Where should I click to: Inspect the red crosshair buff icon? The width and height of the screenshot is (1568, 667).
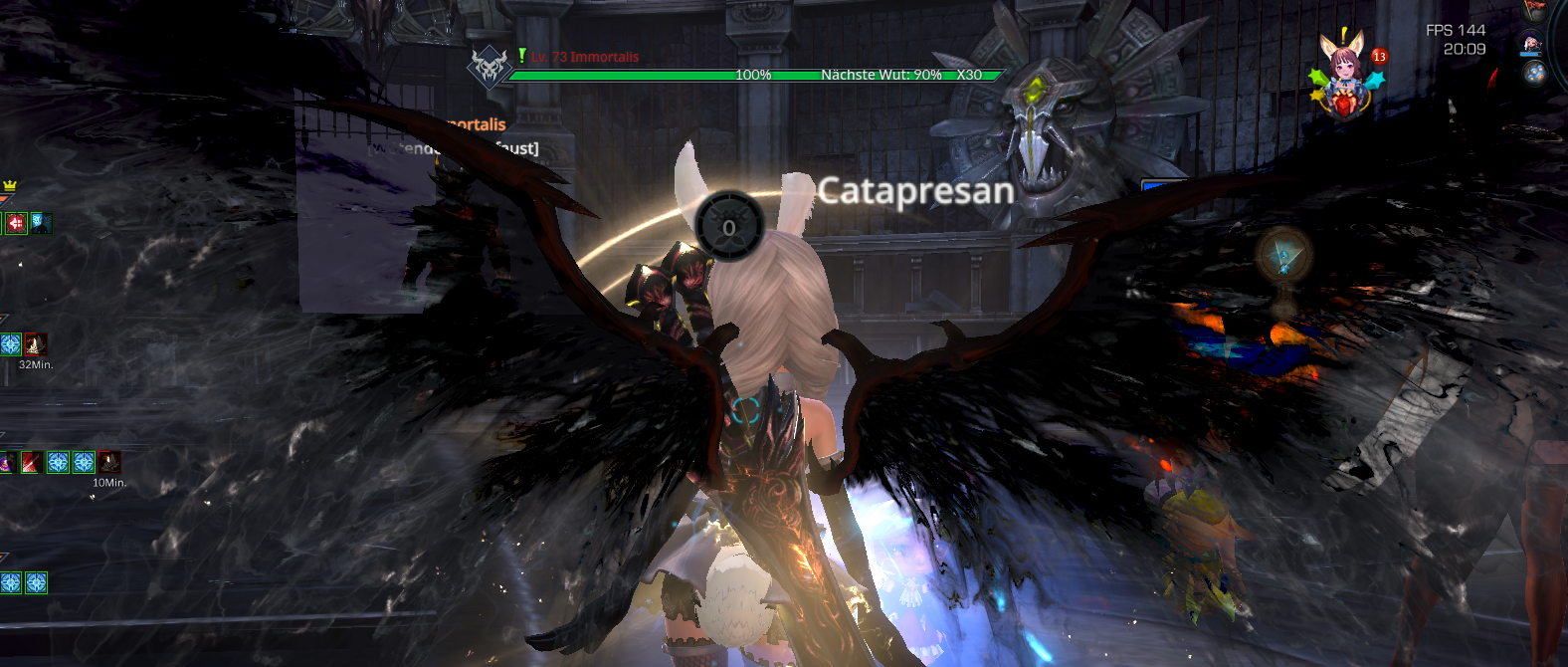click(16, 223)
